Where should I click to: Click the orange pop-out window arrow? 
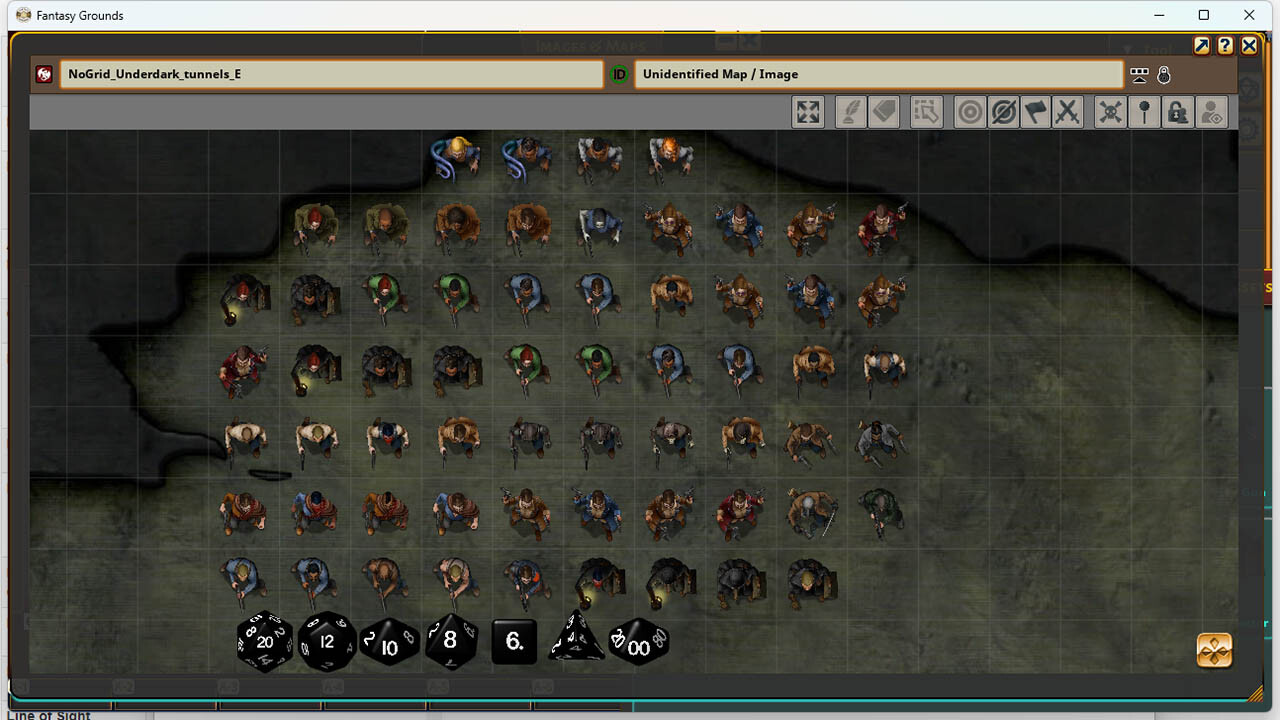click(1201, 45)
